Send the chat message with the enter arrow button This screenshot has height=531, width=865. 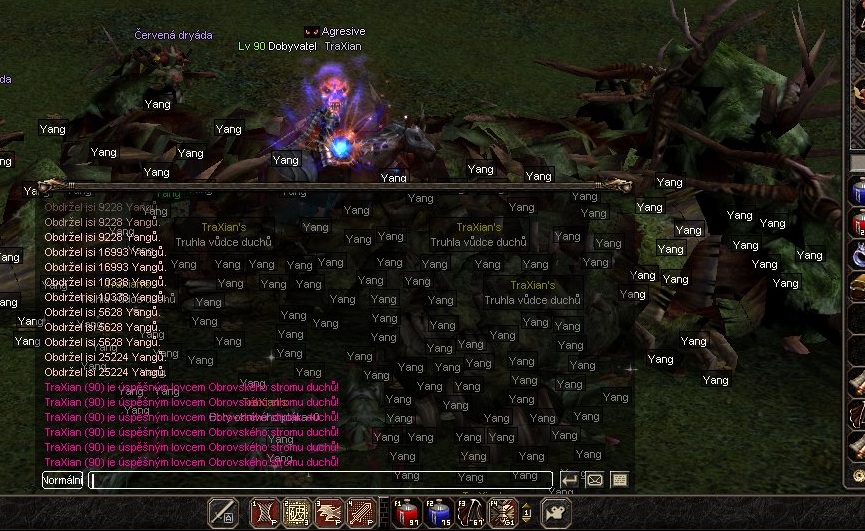(569, 480)
